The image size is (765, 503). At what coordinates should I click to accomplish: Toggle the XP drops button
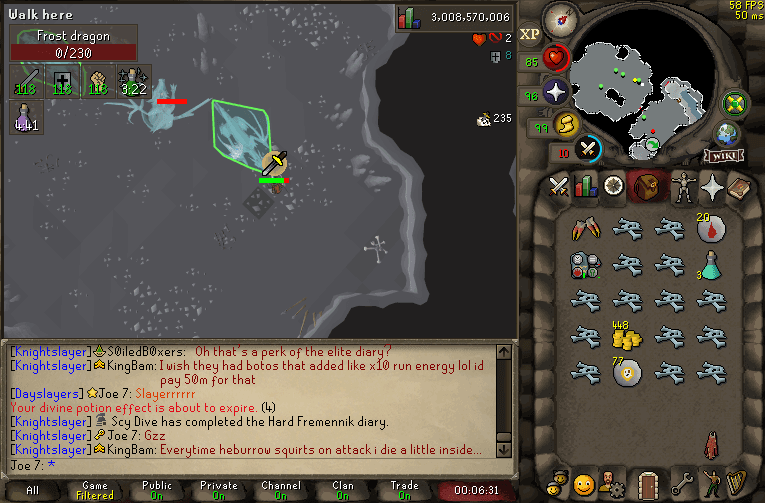click(x=530, y=35)
